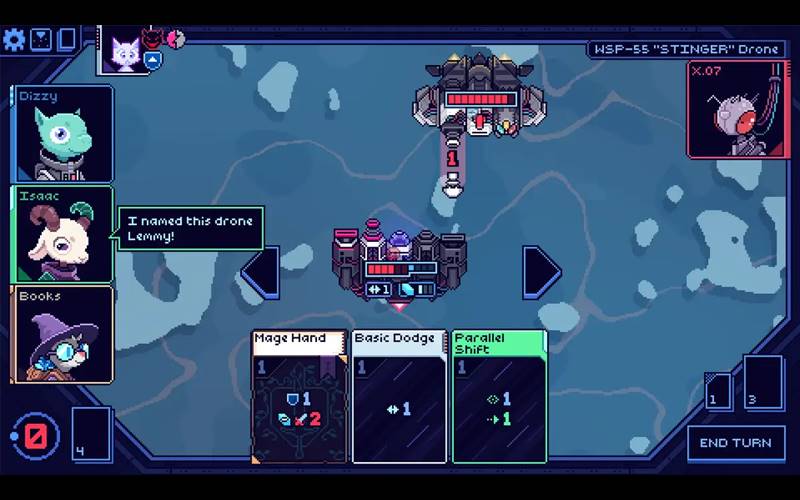View the full deck icon
Image resolution: width=800 pixels, height=500 pixels.
click(67, 40)
